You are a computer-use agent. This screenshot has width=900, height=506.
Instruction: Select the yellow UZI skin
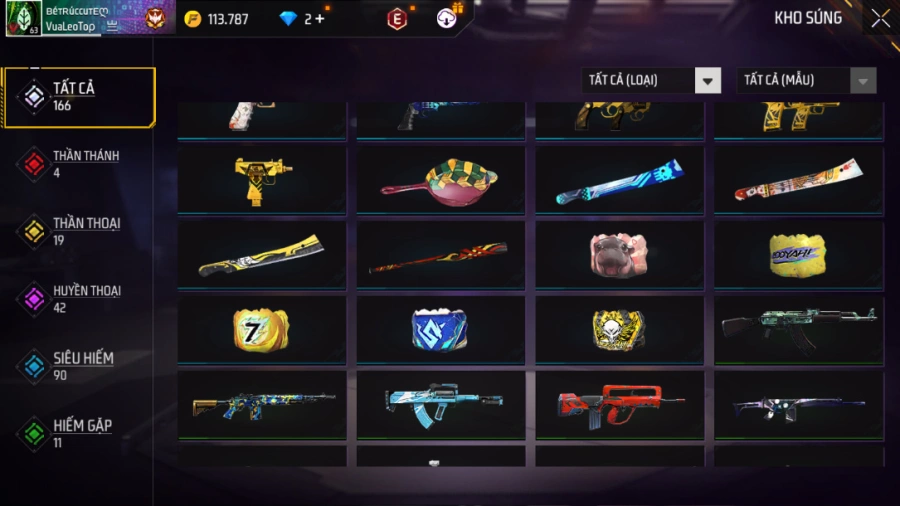pyautogui.click(x=262, y=180)
